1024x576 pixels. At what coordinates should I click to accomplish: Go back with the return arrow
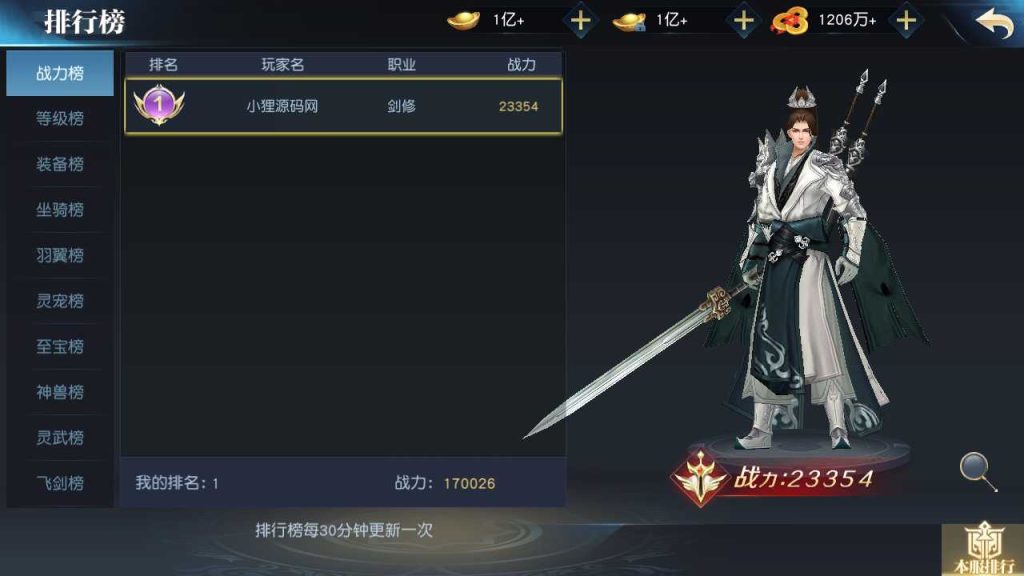click(993, 23)
